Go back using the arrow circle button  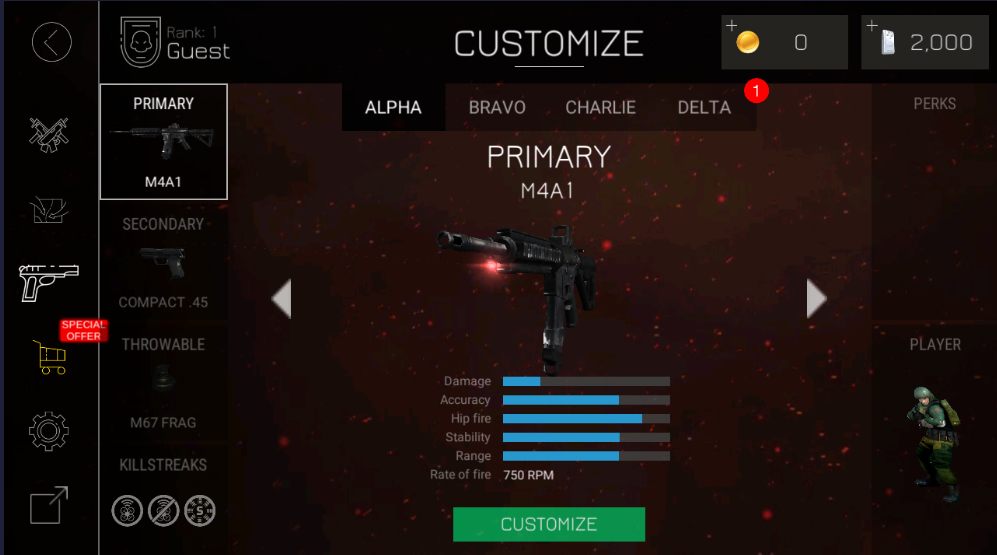point(51,42)
